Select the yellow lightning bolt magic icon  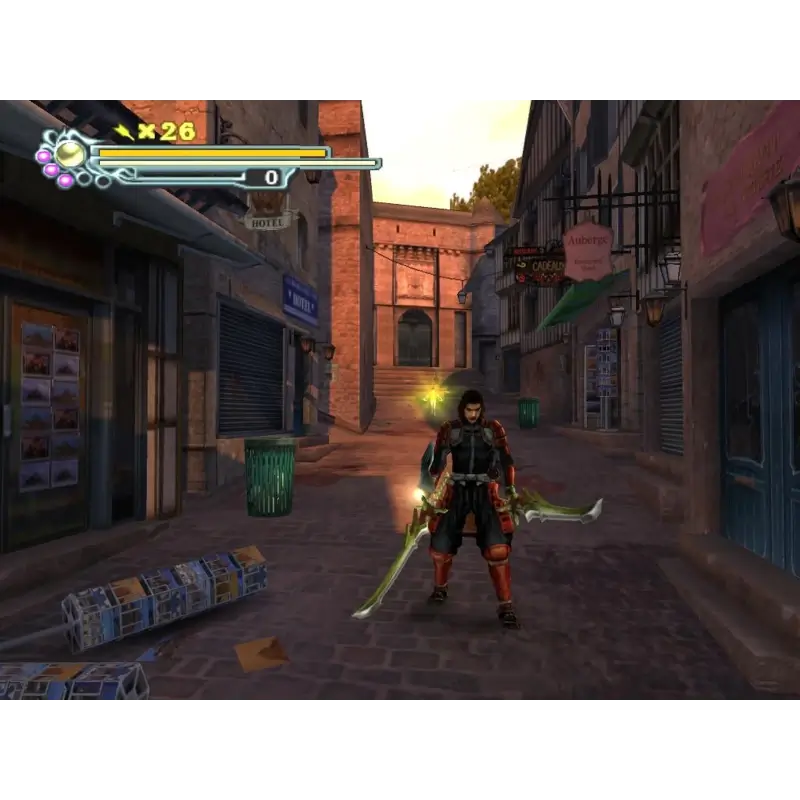pyautogui.click(x=124, y=131)
